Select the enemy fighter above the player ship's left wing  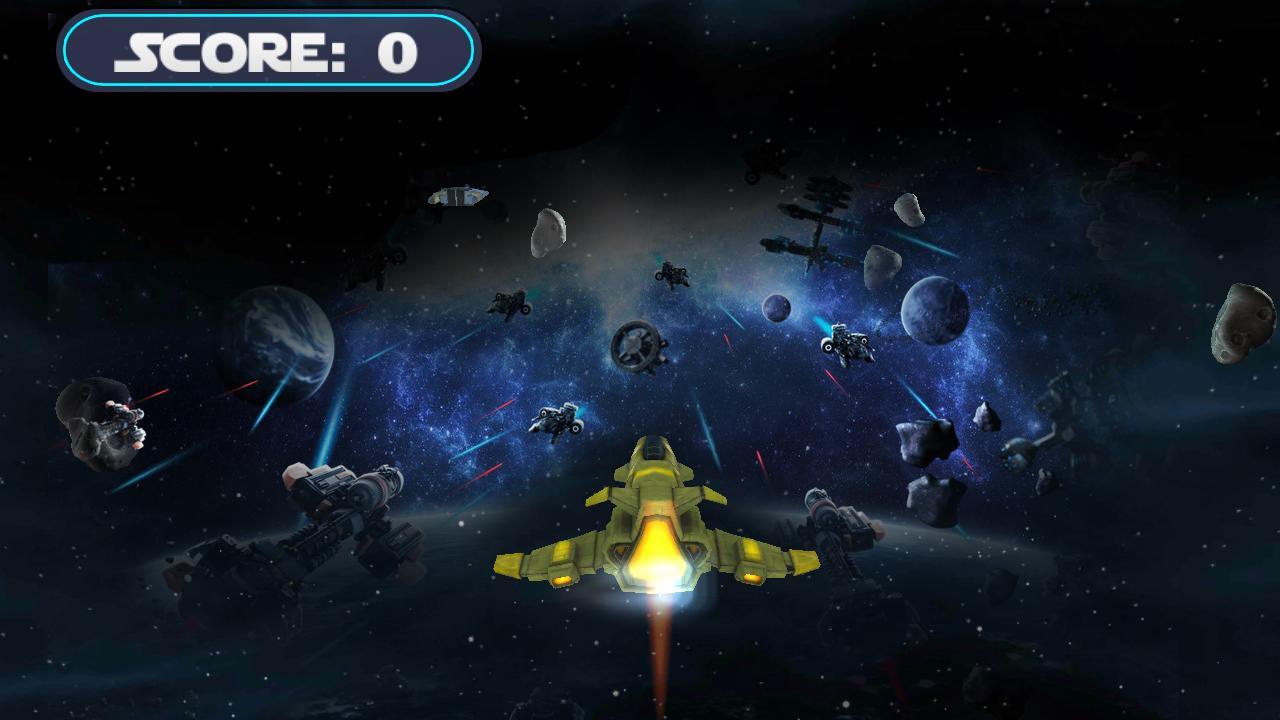tap(555, 420)
